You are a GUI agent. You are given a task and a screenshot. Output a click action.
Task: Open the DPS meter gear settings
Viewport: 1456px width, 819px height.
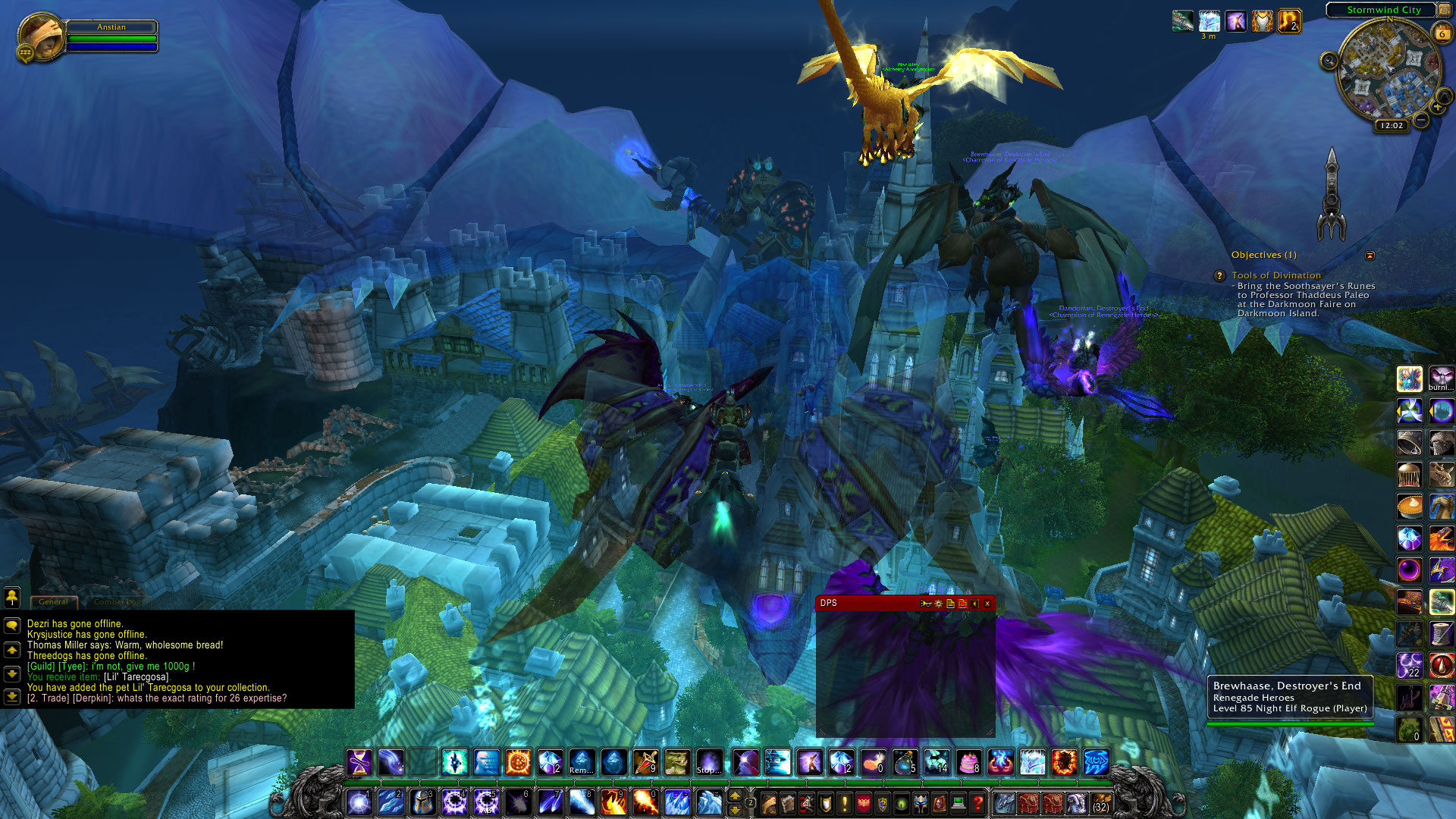[938, 604]
